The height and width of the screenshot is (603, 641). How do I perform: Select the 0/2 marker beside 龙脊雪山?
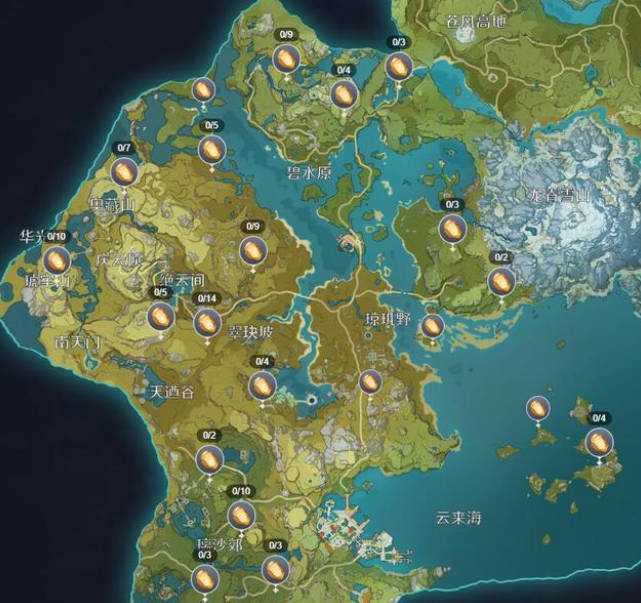point(501,282)
